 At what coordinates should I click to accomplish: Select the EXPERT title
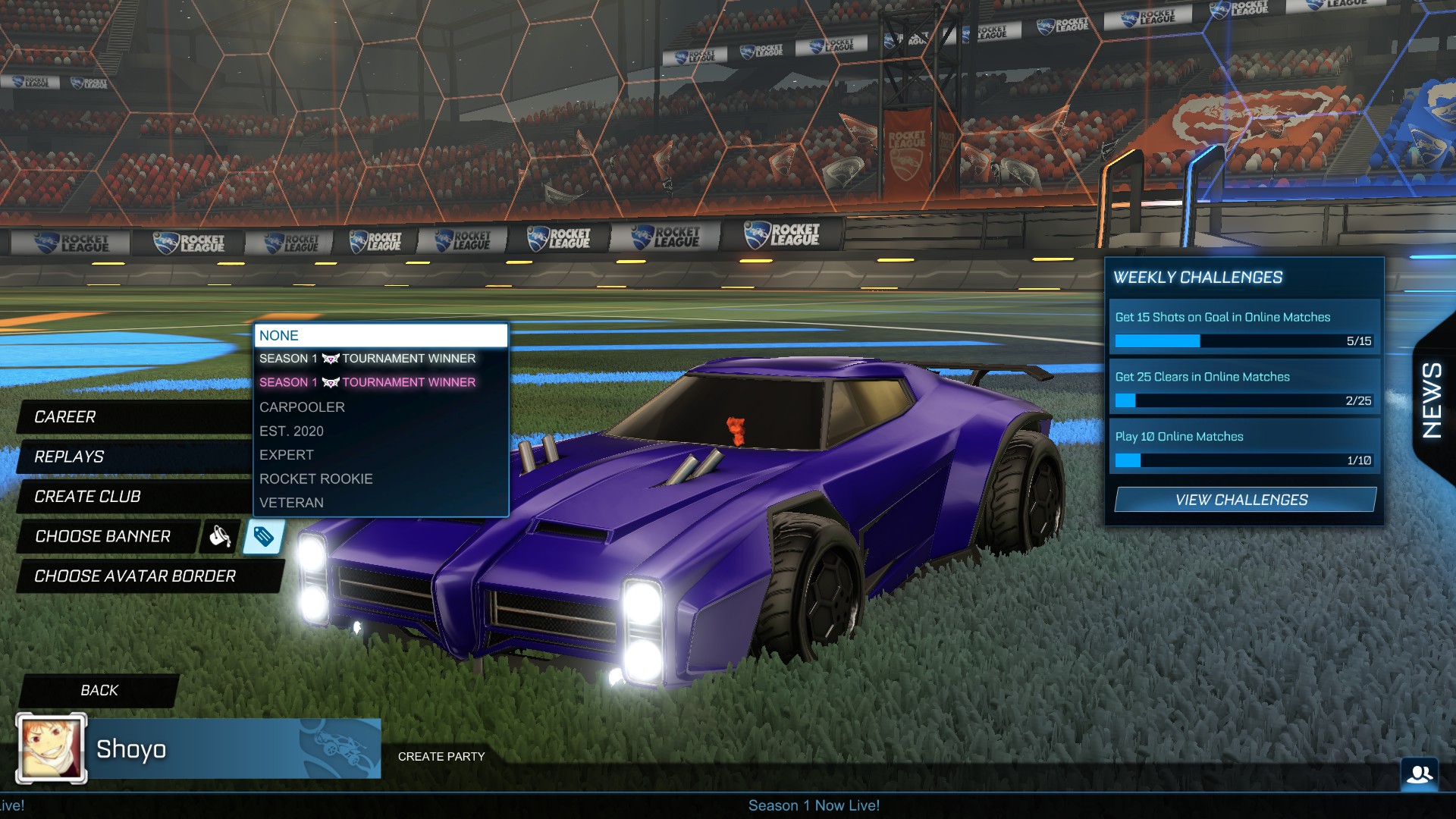pos(287,454)
